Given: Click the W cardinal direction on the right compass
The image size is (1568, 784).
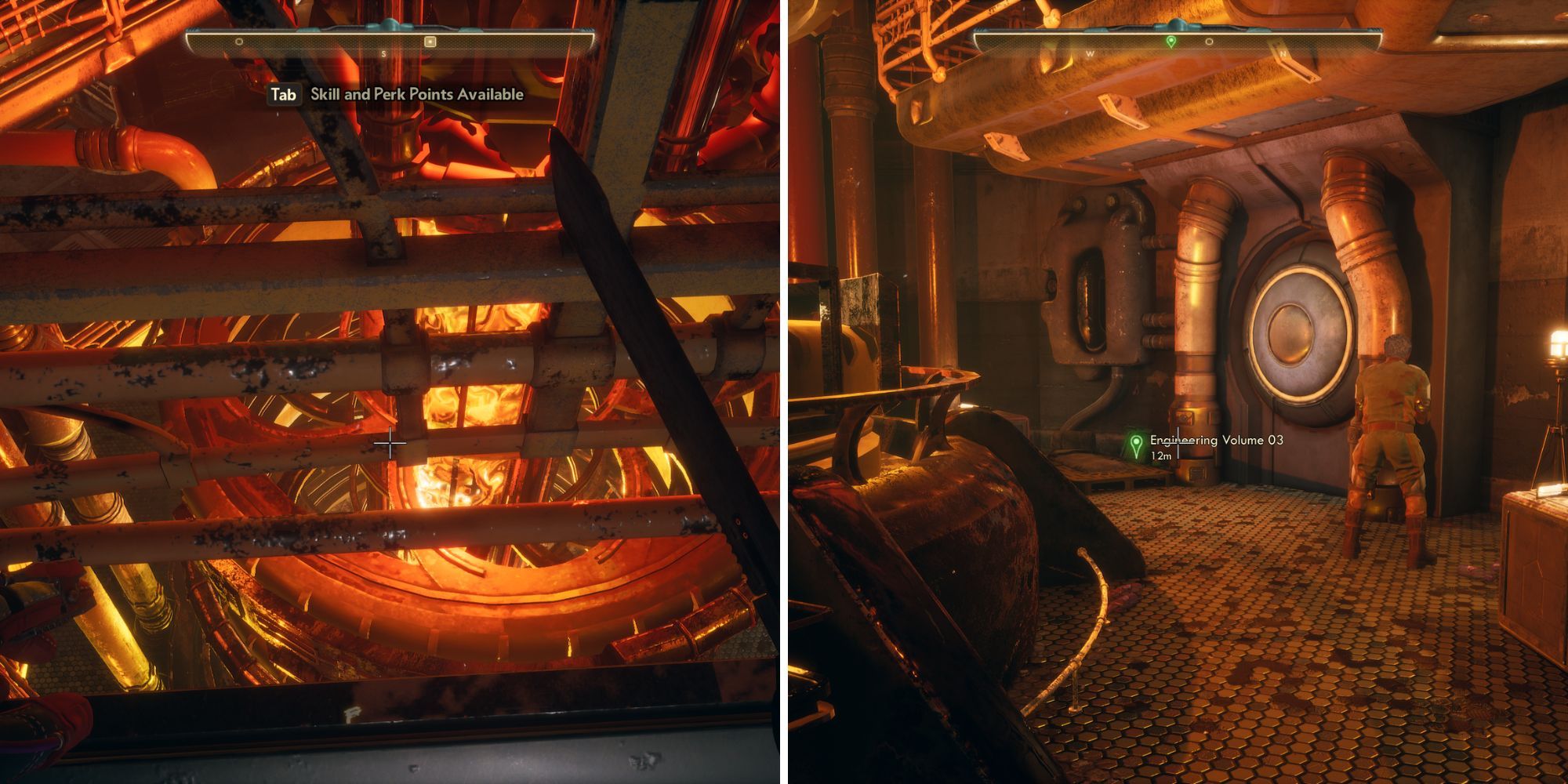Looking at the screenshot, I should (1090, 52).
